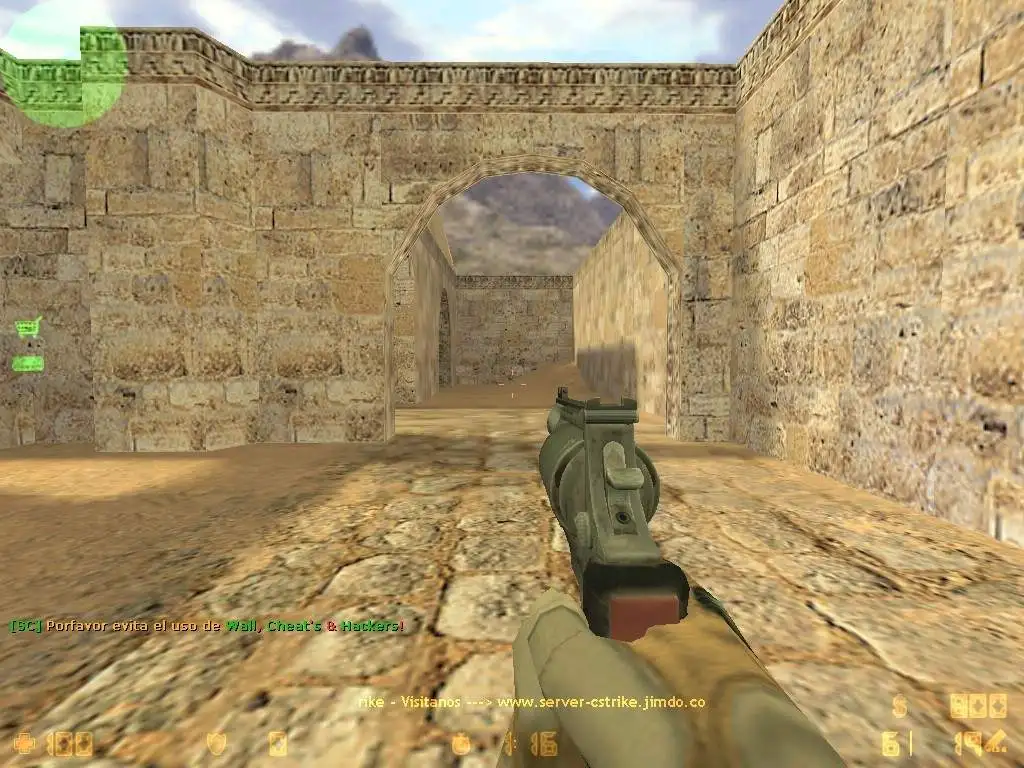Viewport: 1024px width, 768px height.
Task: Click the green radar circle
Action: click(64, 72)
